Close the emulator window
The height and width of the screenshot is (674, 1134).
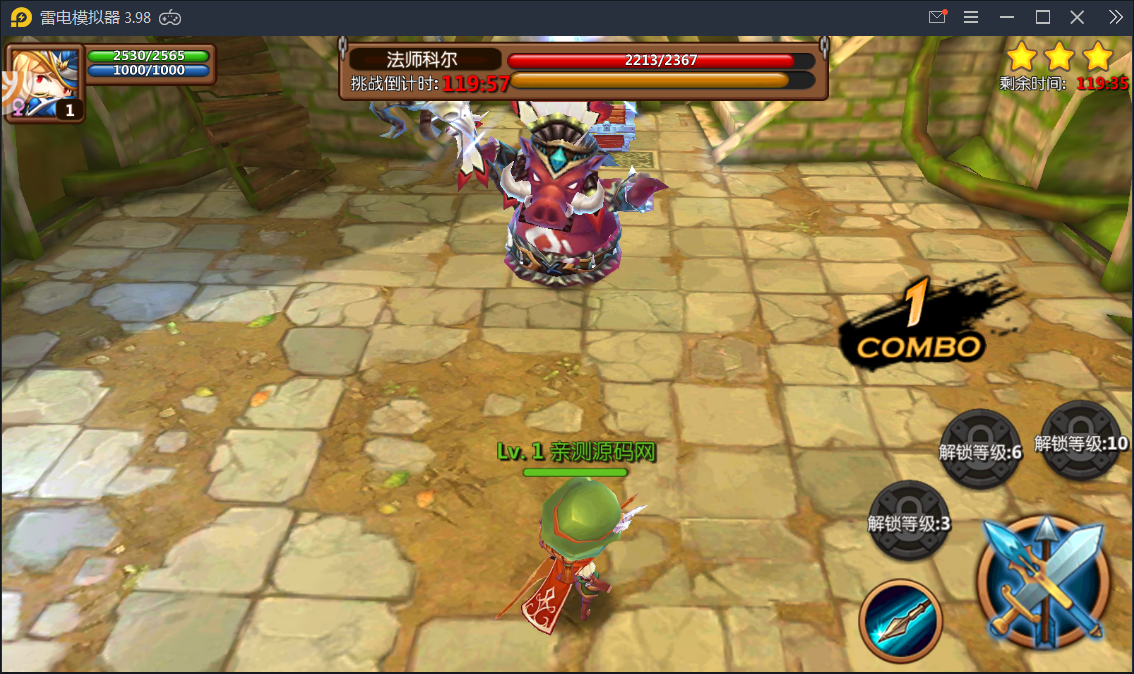(x=1077, y=17)
